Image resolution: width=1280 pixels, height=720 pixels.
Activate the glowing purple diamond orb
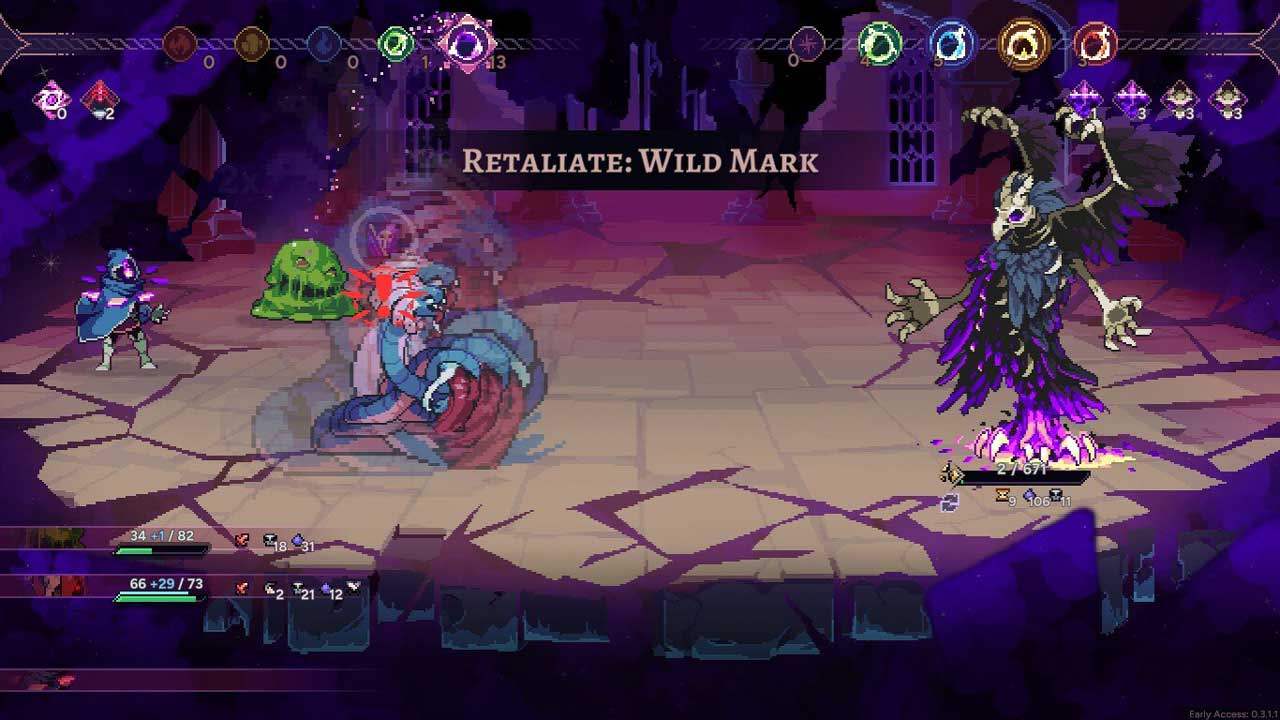(x=467, y=43)
